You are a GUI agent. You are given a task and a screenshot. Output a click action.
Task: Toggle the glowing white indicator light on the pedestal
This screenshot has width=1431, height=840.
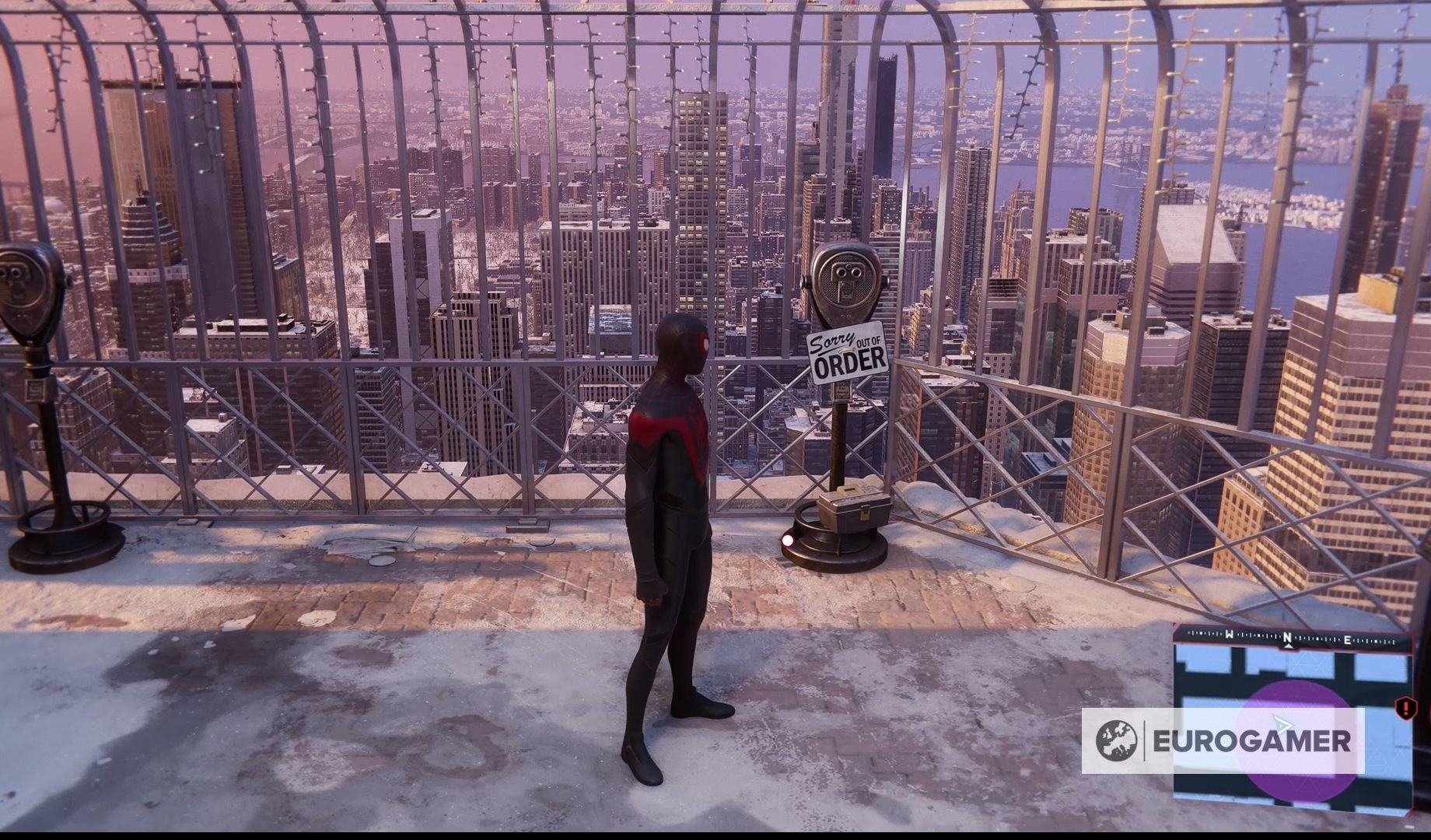point(788,538)
